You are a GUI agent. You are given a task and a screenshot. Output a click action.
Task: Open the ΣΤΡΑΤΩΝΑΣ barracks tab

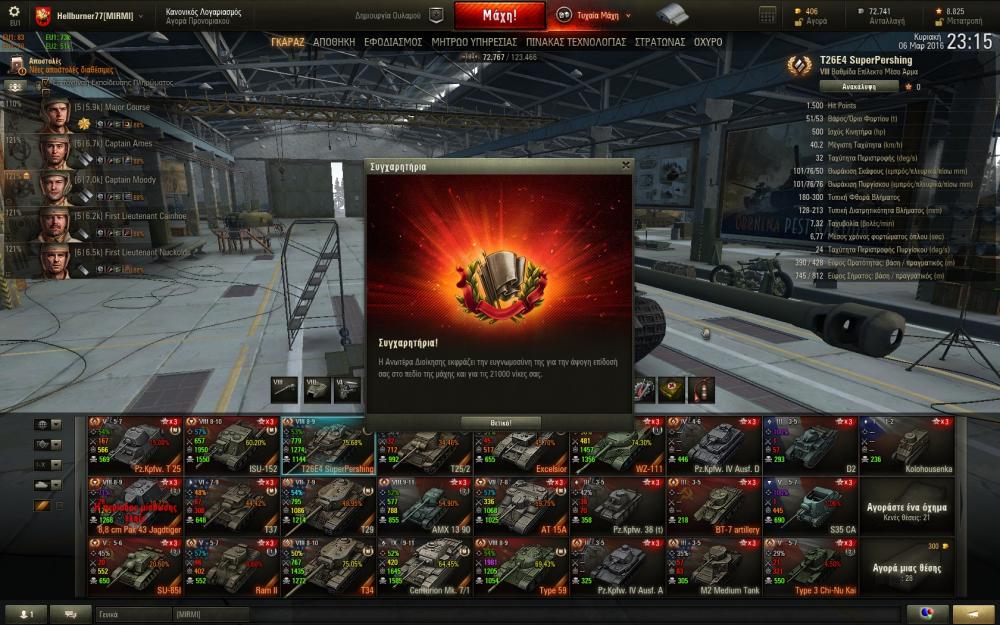click(660, 43)
